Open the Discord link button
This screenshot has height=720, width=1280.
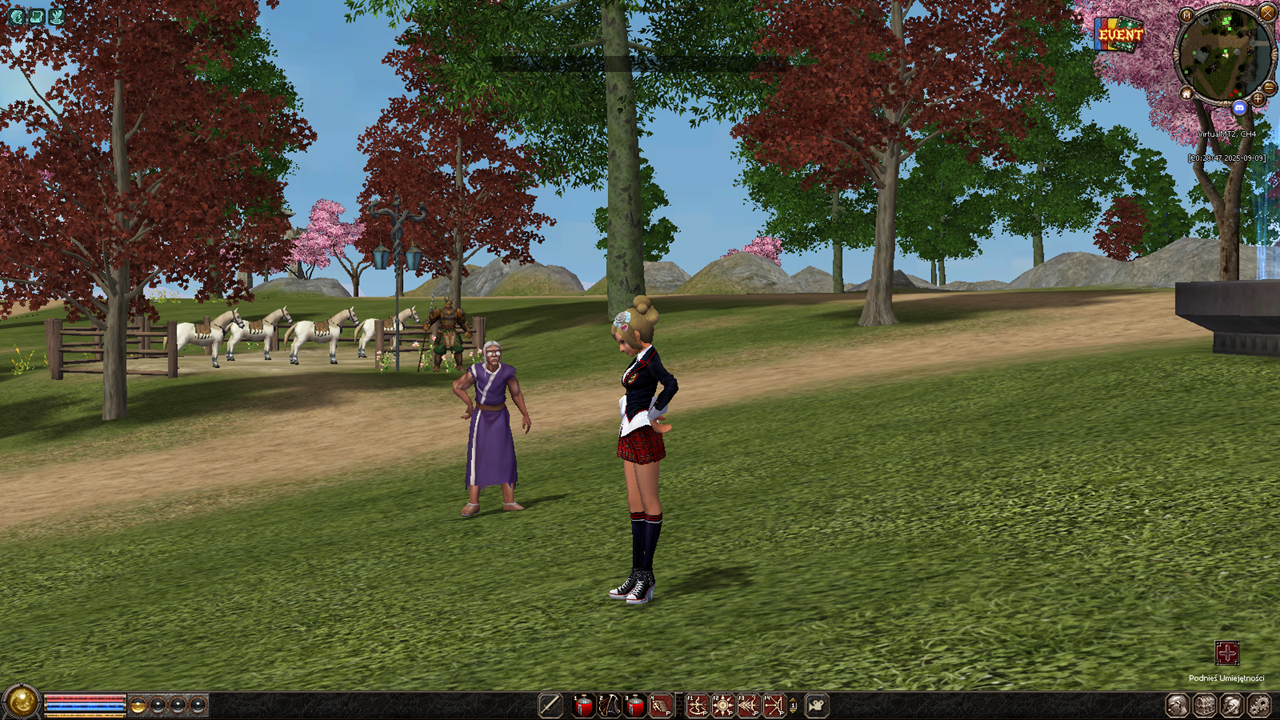click(x=1240, y=107)
